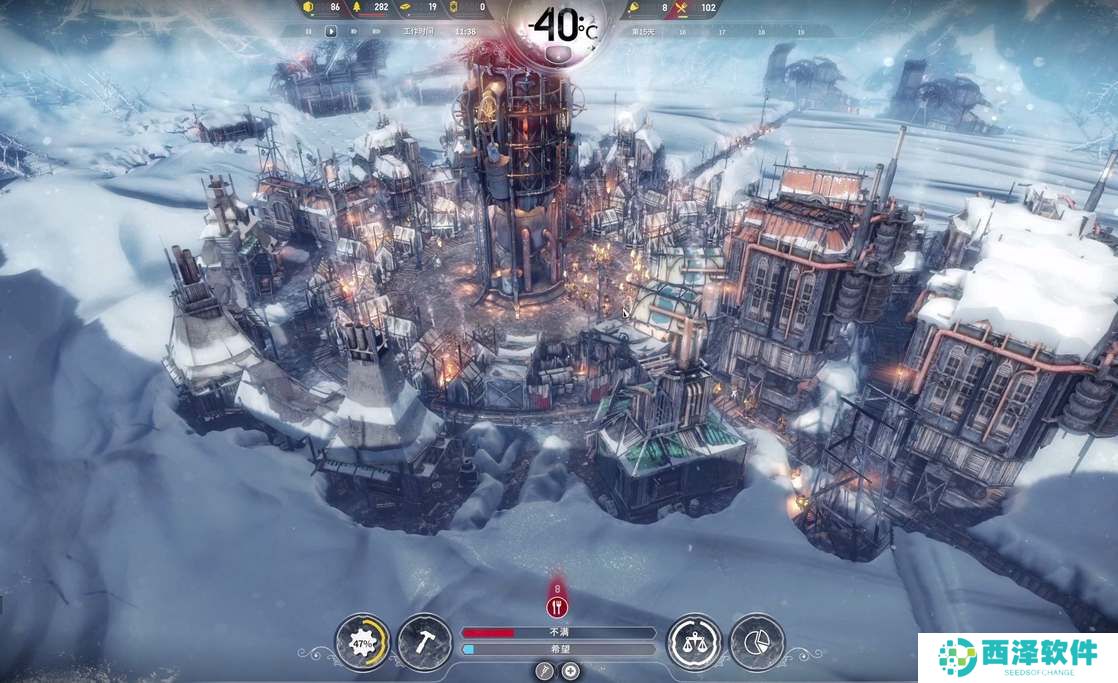Click the Discontent (不满) bar
This screenshot has width=1118, height=683.
click(x=558, y=632)
